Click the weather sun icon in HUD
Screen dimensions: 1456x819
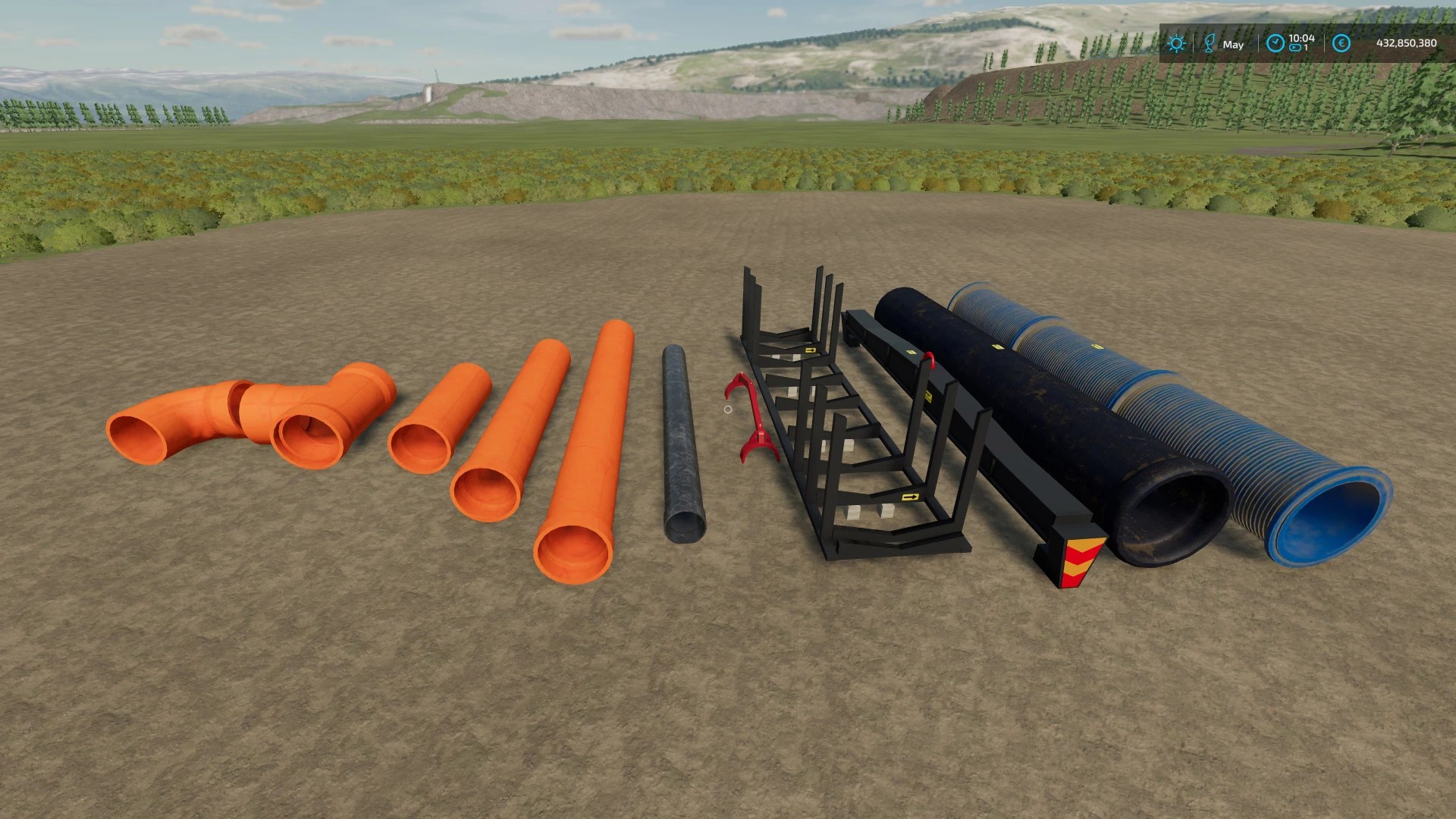point(1176,43)
